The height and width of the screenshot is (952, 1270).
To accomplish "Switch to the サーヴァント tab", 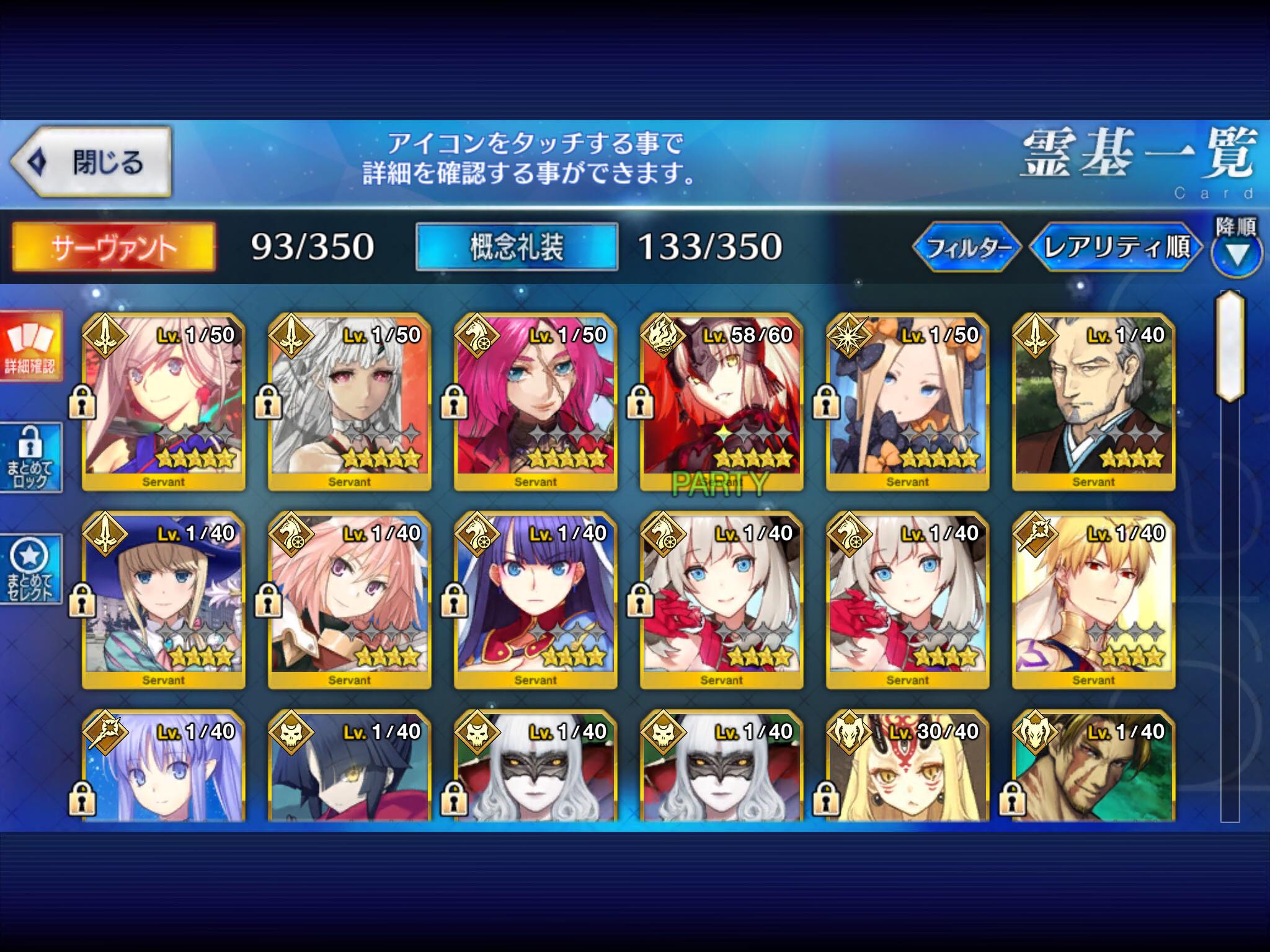I will pyautogui.click(x=114, y=247).
